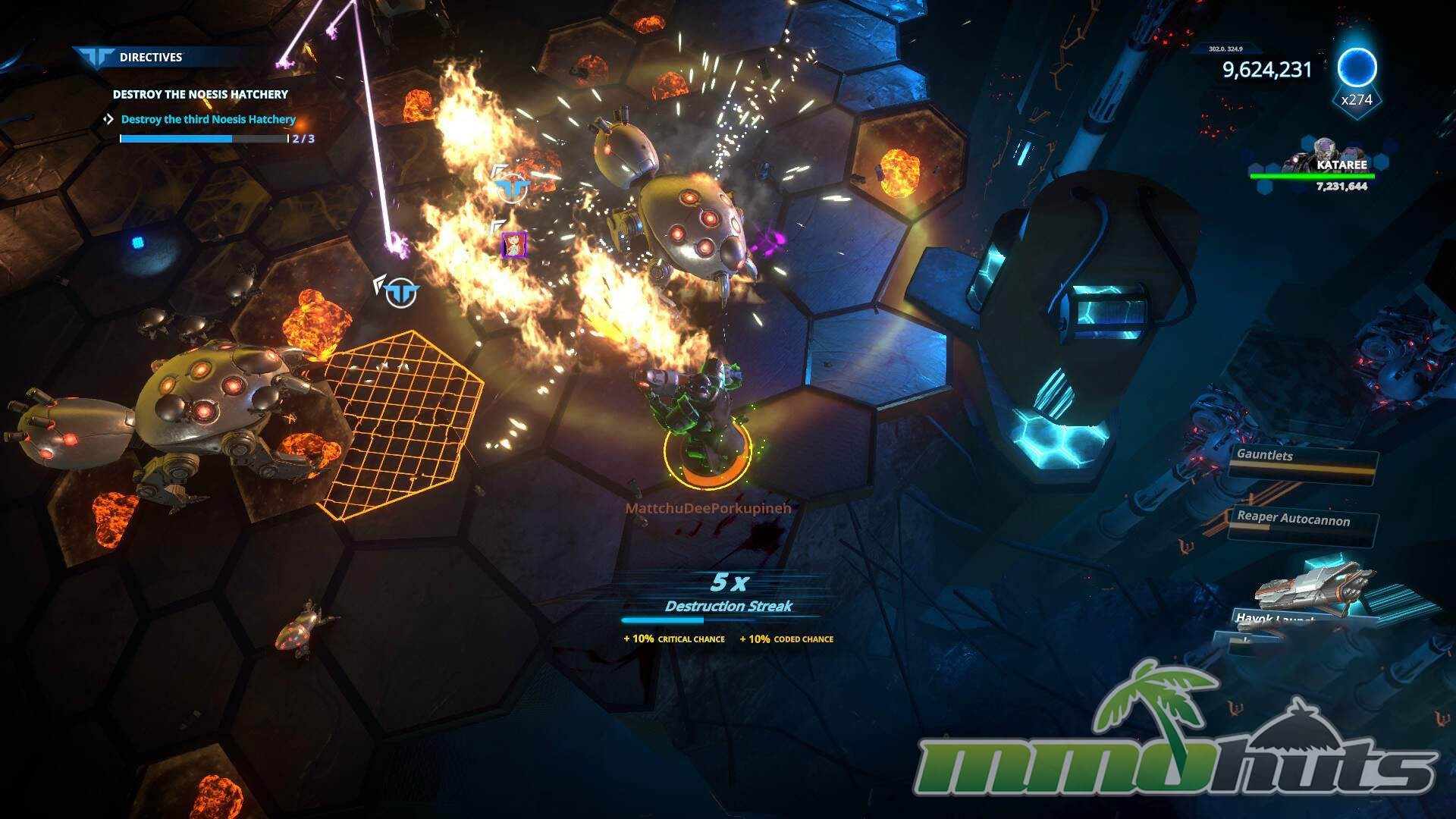
Task: Click teammate Kataree's portrait
Action: 1324,152
